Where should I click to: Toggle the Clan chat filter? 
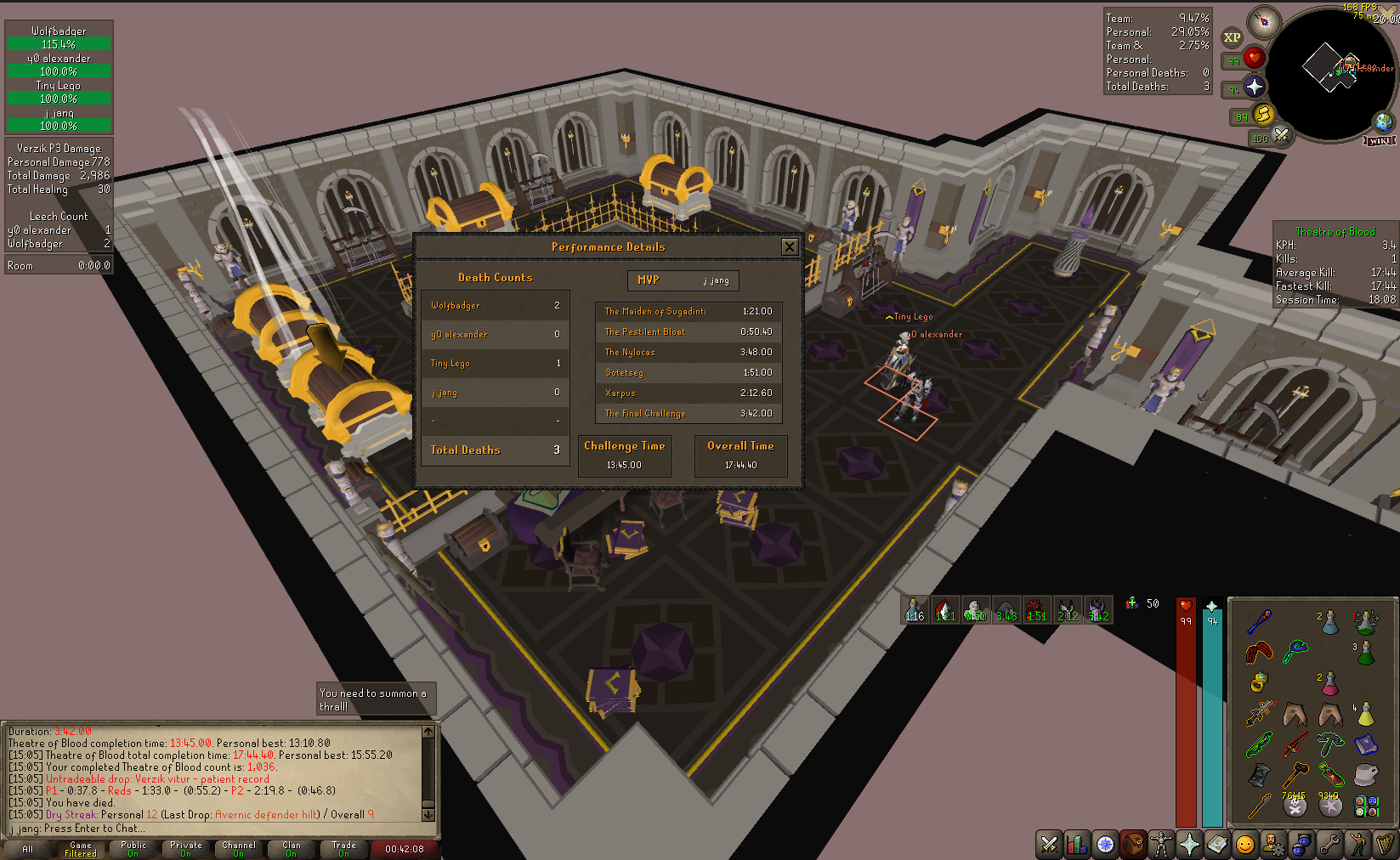[x=292, y=849]
